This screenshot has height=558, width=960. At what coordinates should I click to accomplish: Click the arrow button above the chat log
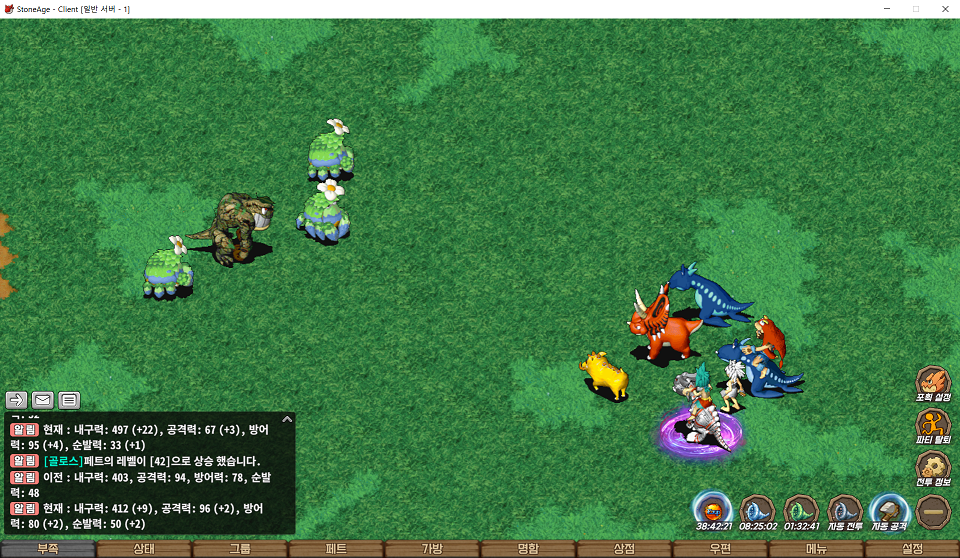pos(16,400)
